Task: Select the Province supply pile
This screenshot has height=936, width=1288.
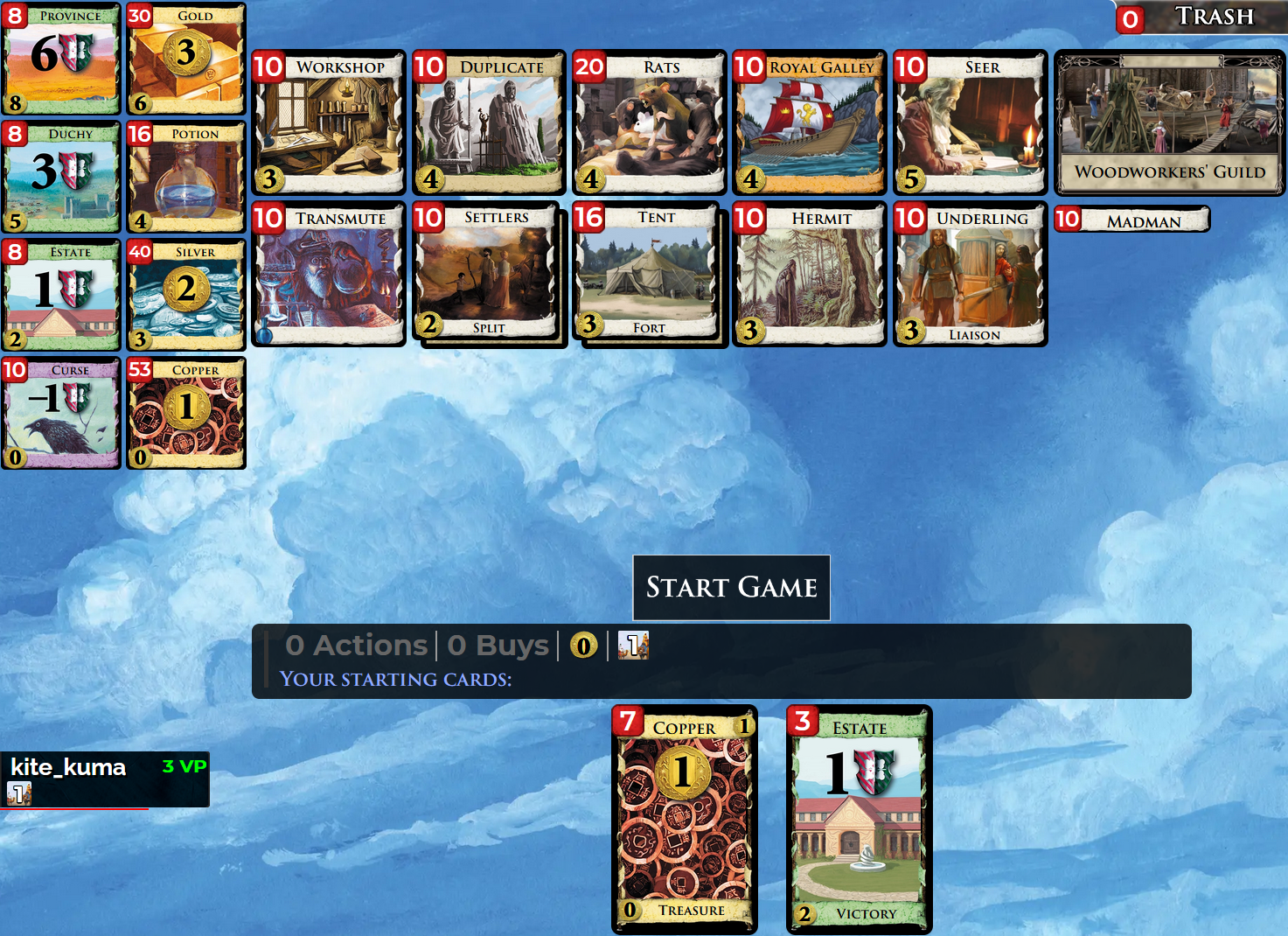Action: [x=61, y=59]
